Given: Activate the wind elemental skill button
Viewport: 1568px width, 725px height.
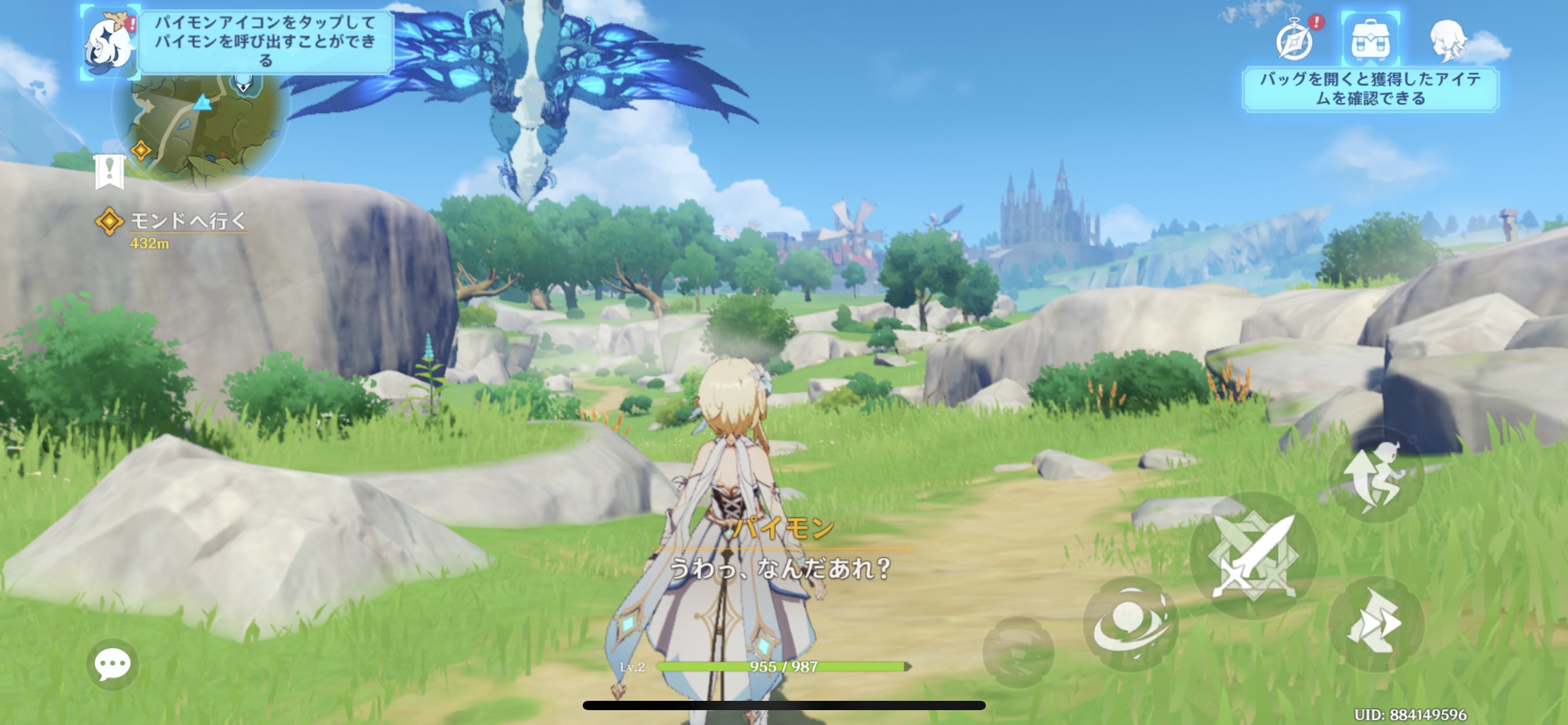Looking at the screenshot, I should coord(1131,624).
